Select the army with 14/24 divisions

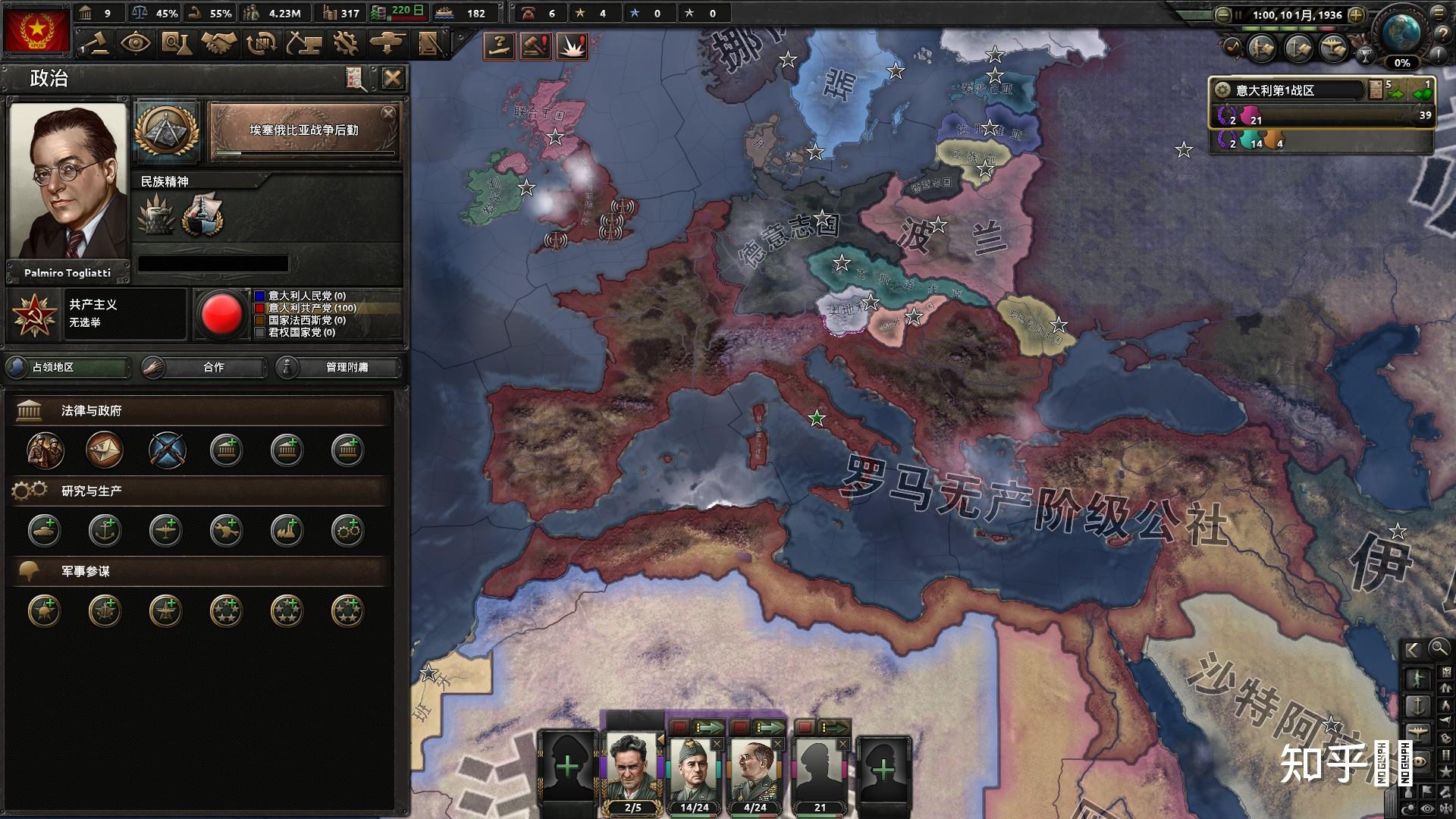click(694, 770)
